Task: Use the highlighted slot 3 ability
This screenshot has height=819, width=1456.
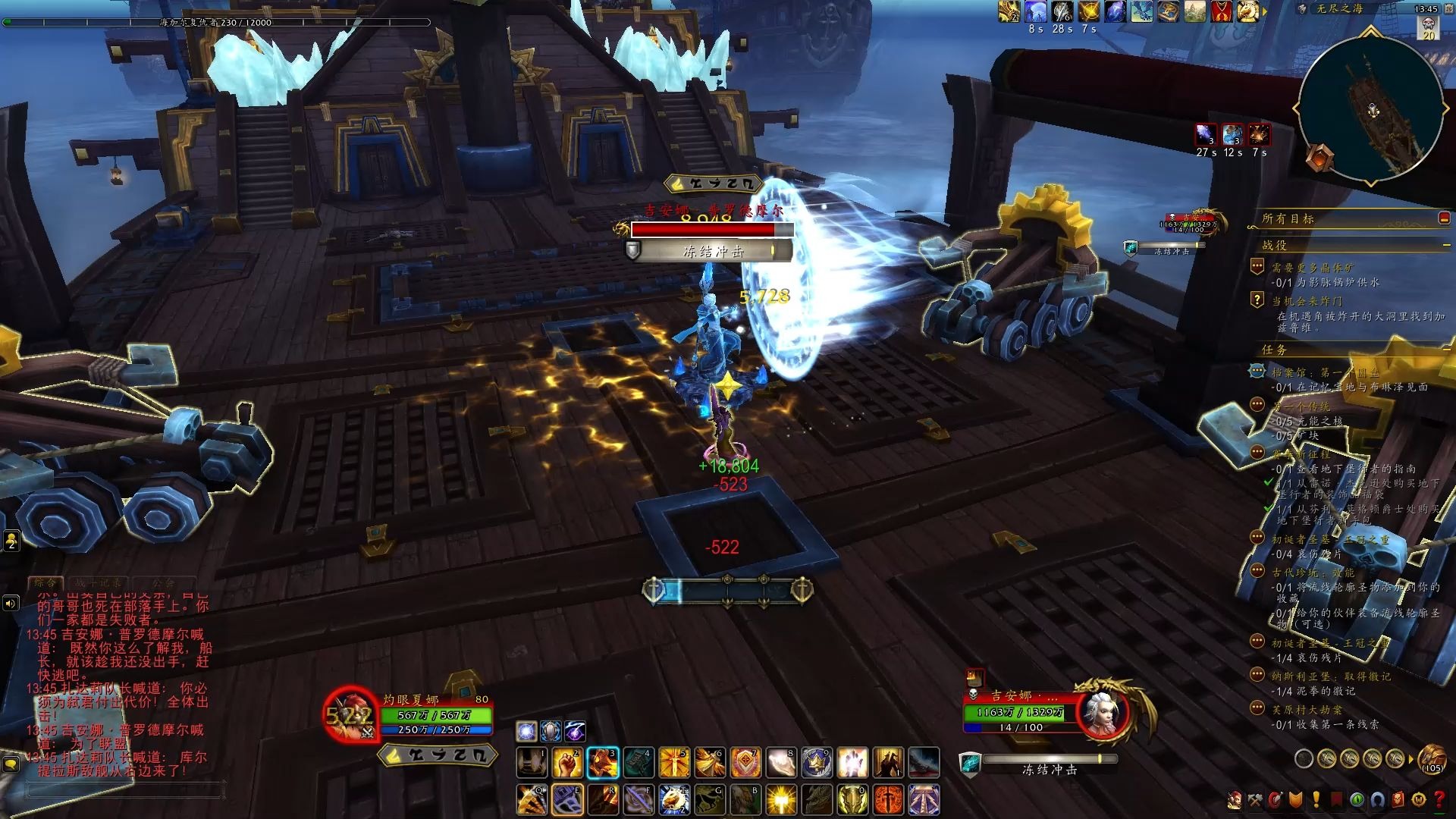Action: [603, 763]
